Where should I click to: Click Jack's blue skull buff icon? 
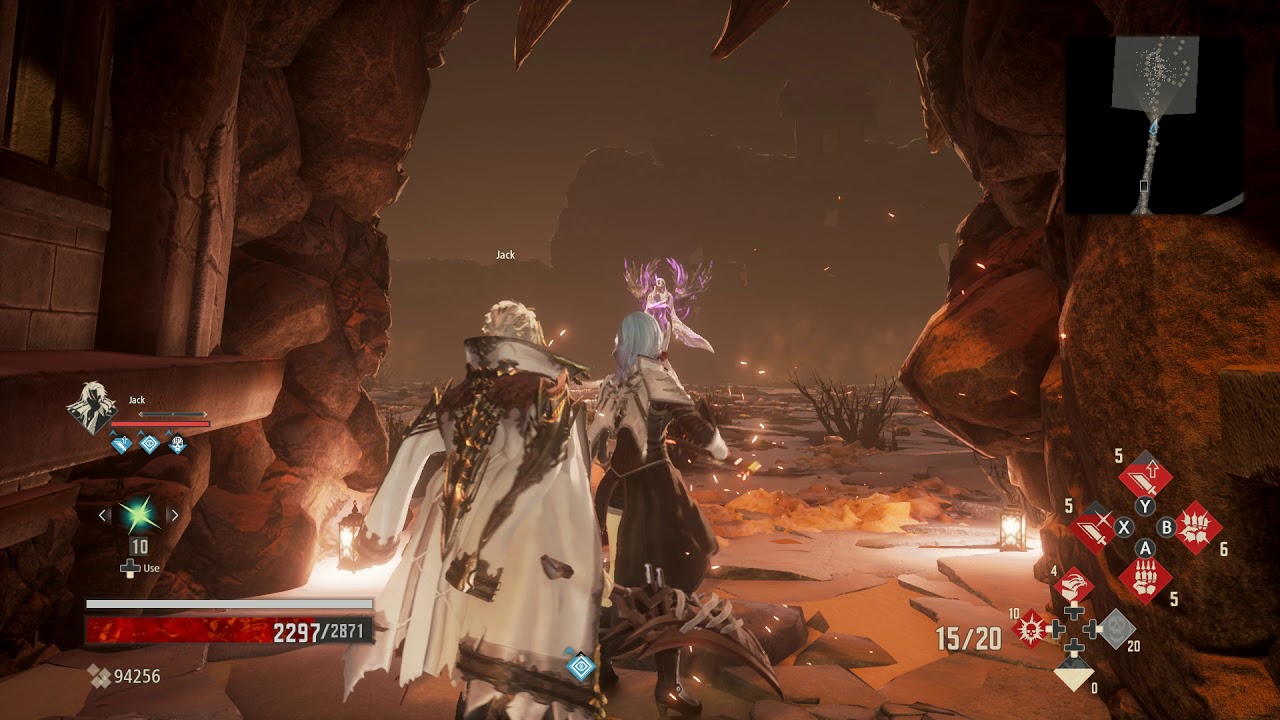(177, 443)
